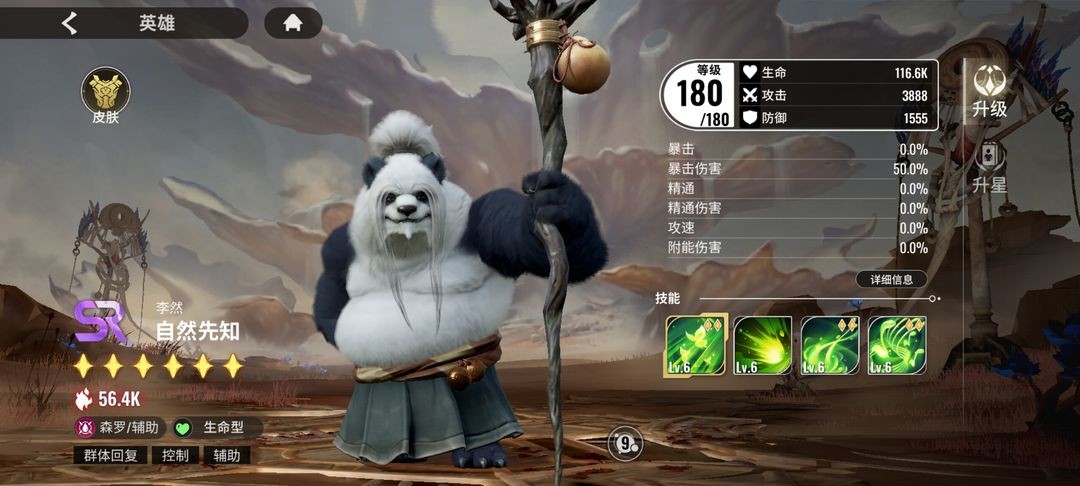
Task: View the swirling green vines skill
Action: pos(830,346)
